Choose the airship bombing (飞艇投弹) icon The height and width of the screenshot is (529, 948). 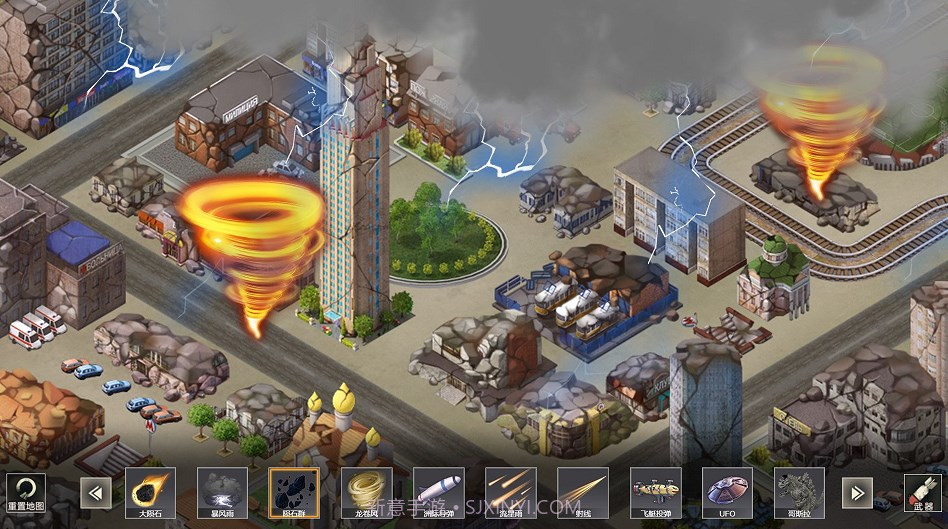coord(655,492)
